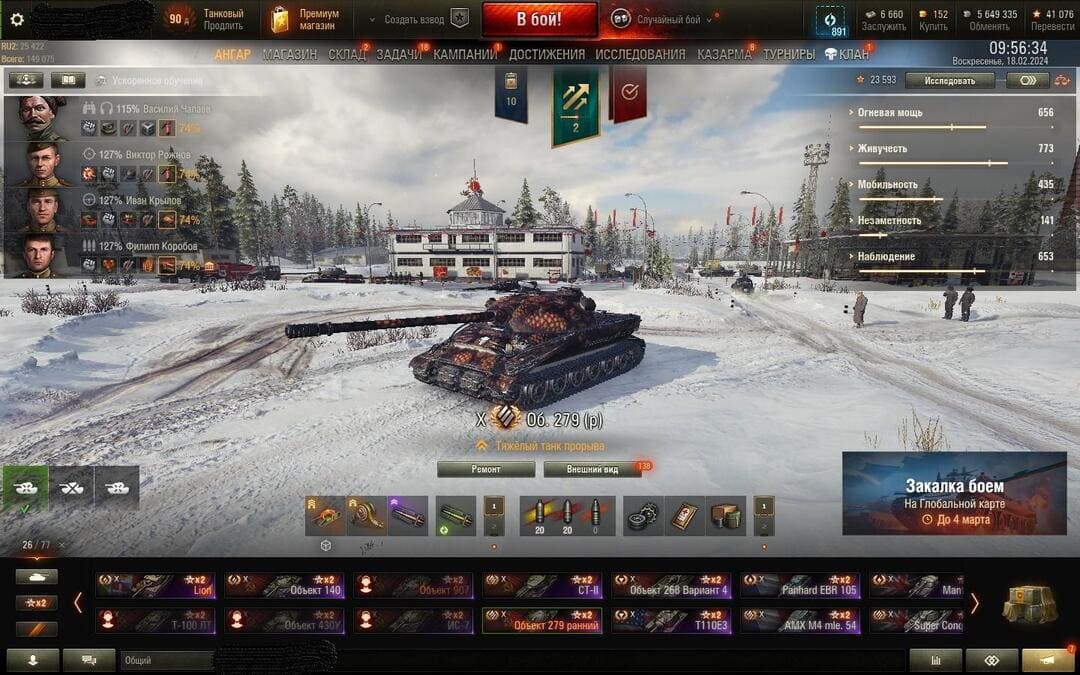Select Объект 140 in the tank carousel
The width and height of the screenshot is (1080, 675).
(x=285, y=585)
